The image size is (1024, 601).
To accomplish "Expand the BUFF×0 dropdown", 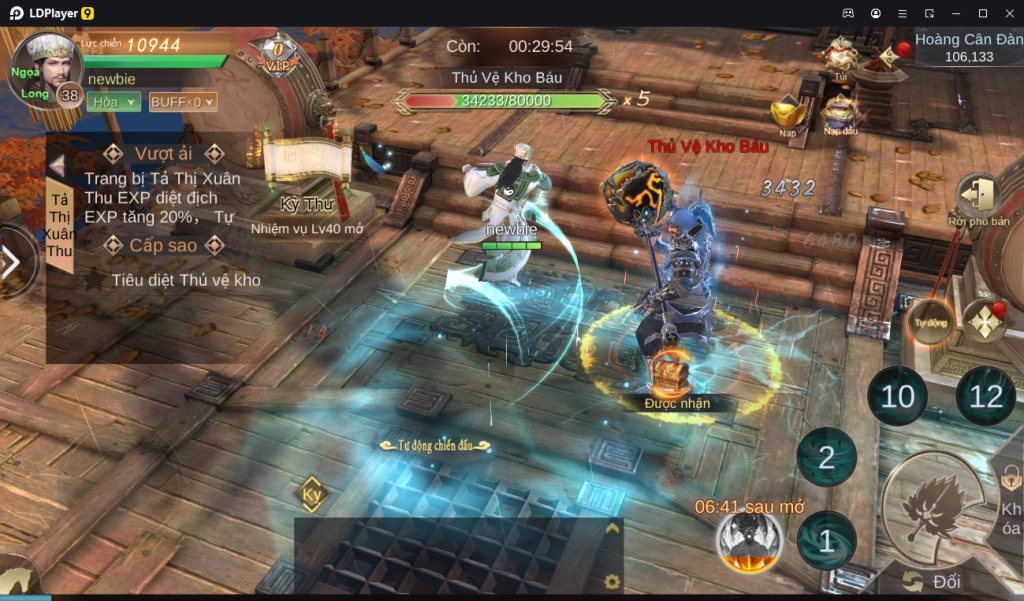I will [x=182, y=101].
